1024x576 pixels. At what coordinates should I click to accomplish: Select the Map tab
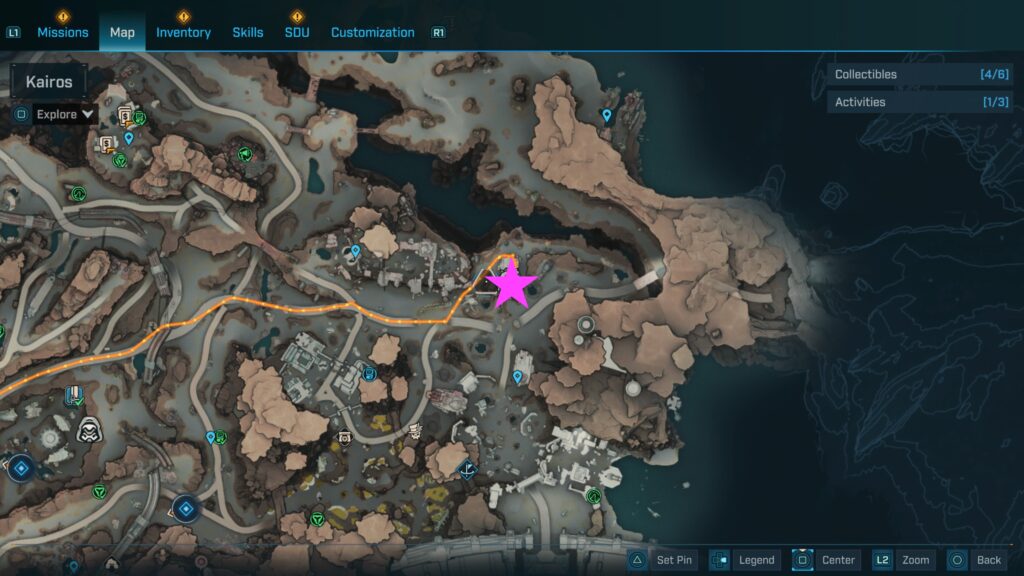click(122, 32)
